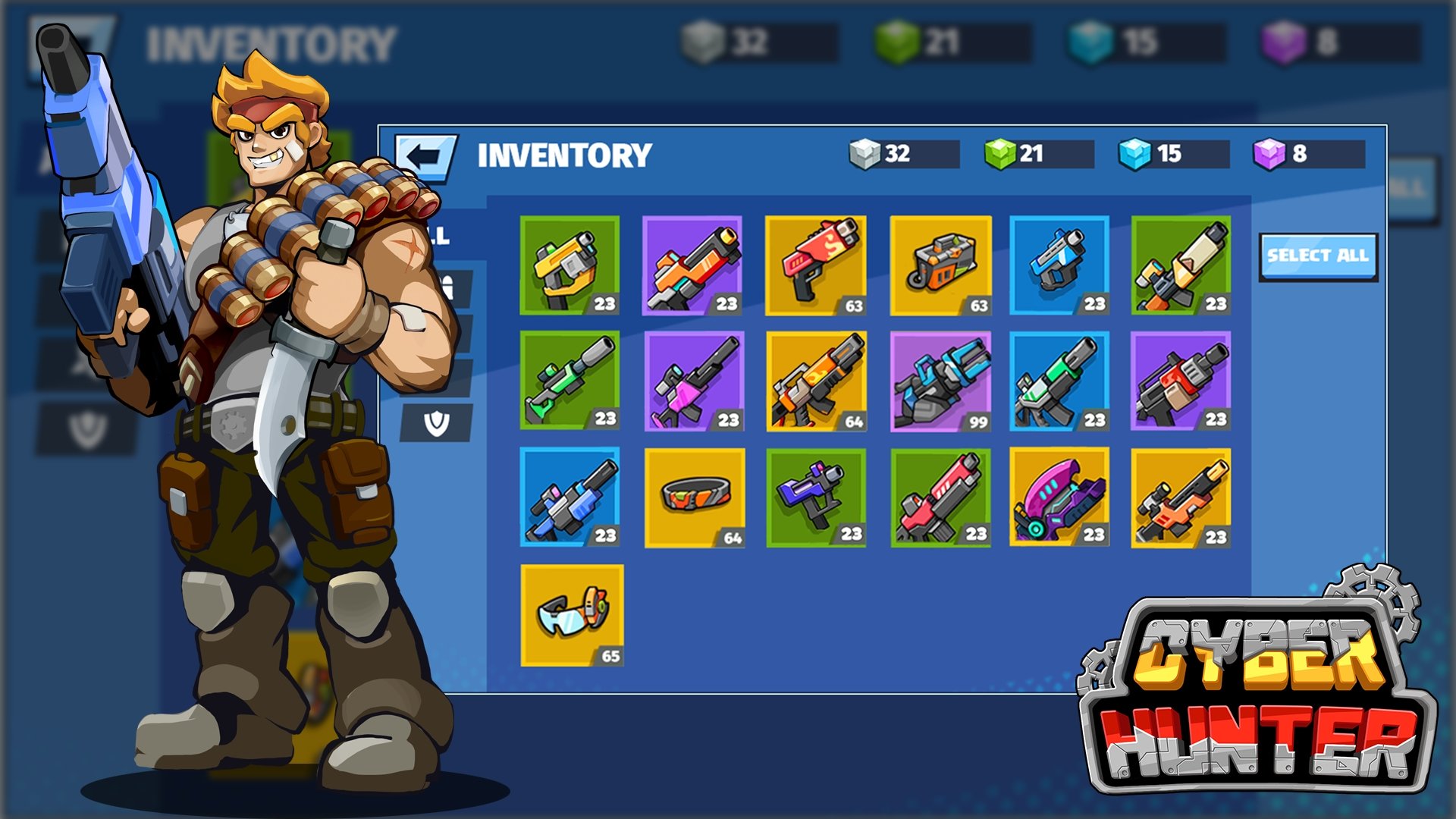Choose the green sniper rifle slot
This screenshot has height=819, width=1456.
tap(570, 380)
